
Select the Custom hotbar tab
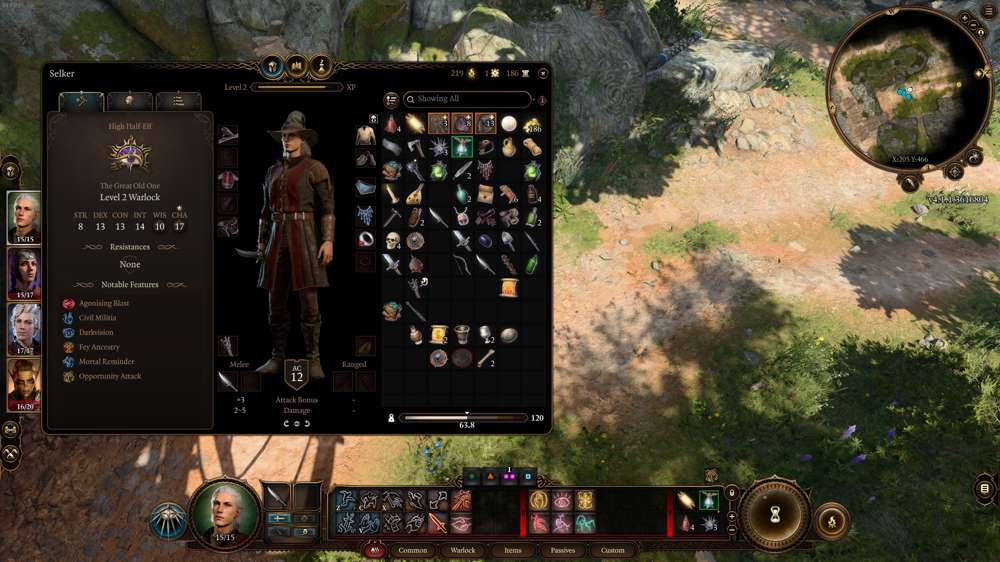click(x=613, y=550)
